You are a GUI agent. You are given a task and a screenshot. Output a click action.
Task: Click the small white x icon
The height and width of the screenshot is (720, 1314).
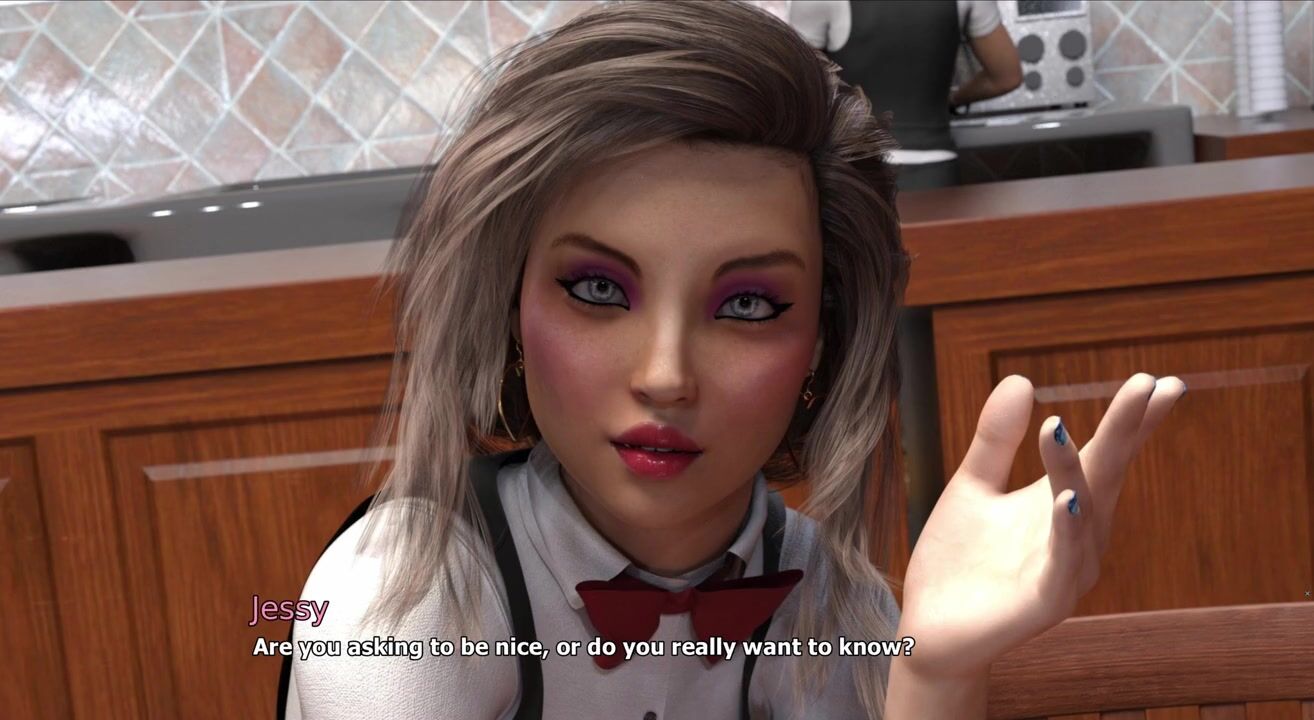(x=1307, y=594)
